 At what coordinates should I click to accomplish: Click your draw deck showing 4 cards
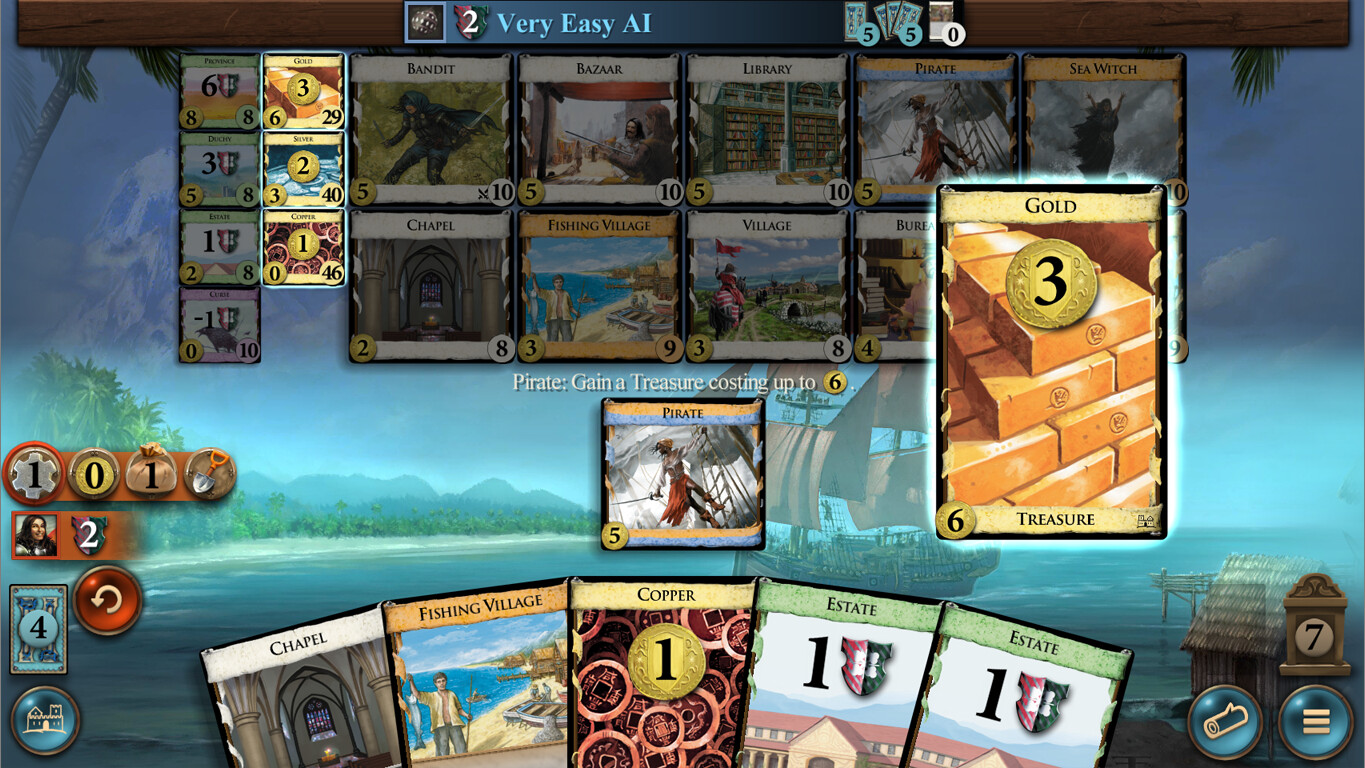click(x=37, y=628)
